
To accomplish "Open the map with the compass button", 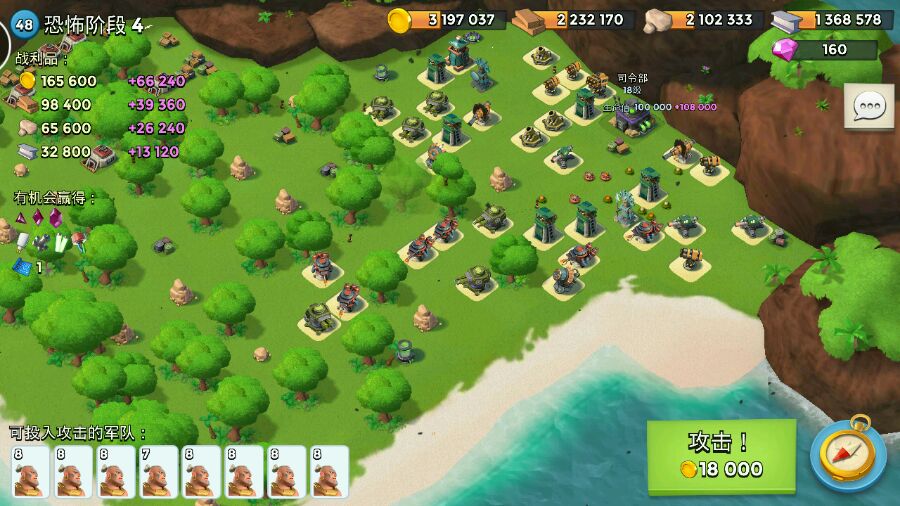I will coord(847,453).
